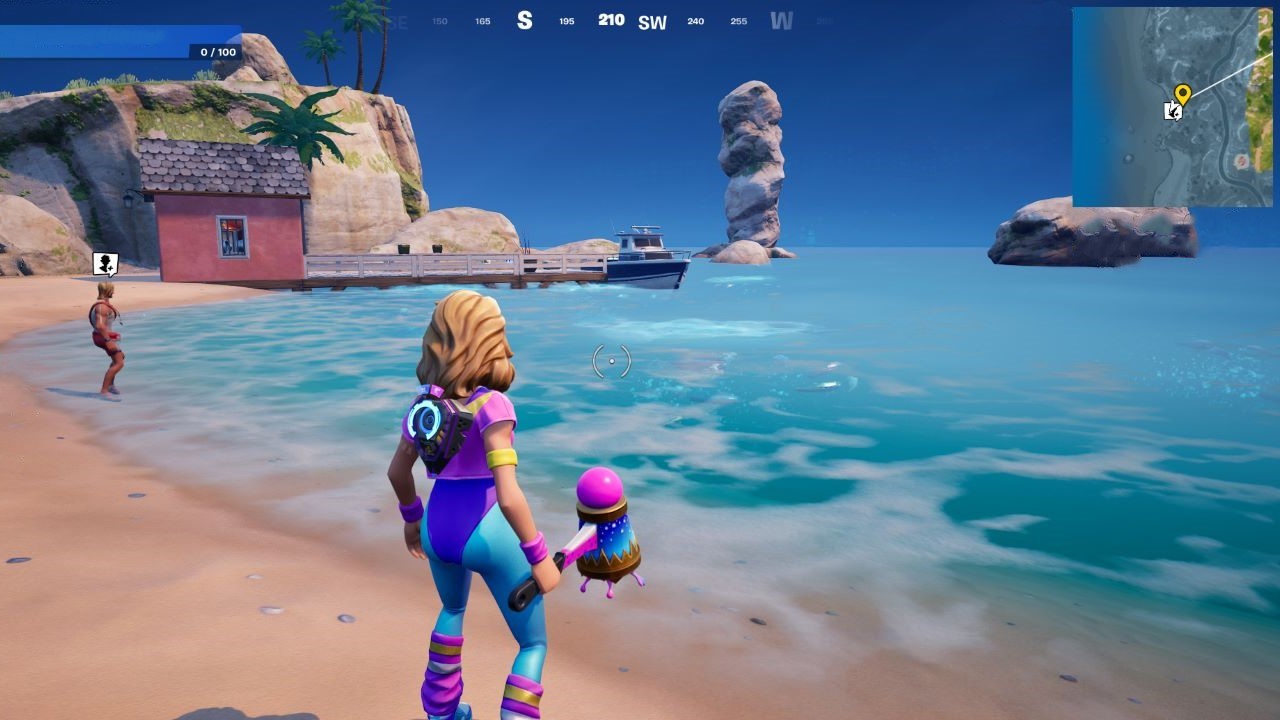Click the quest objective icon on the minimap
The height and width of the screenshot is (720, 1280).
[x=1171, y=112]
